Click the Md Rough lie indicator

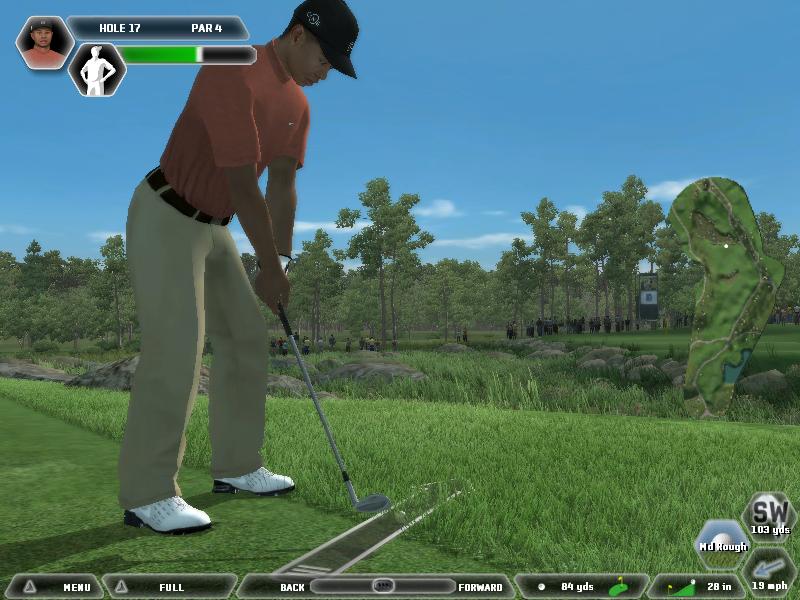pyautogui.click(x=722, y=542)
